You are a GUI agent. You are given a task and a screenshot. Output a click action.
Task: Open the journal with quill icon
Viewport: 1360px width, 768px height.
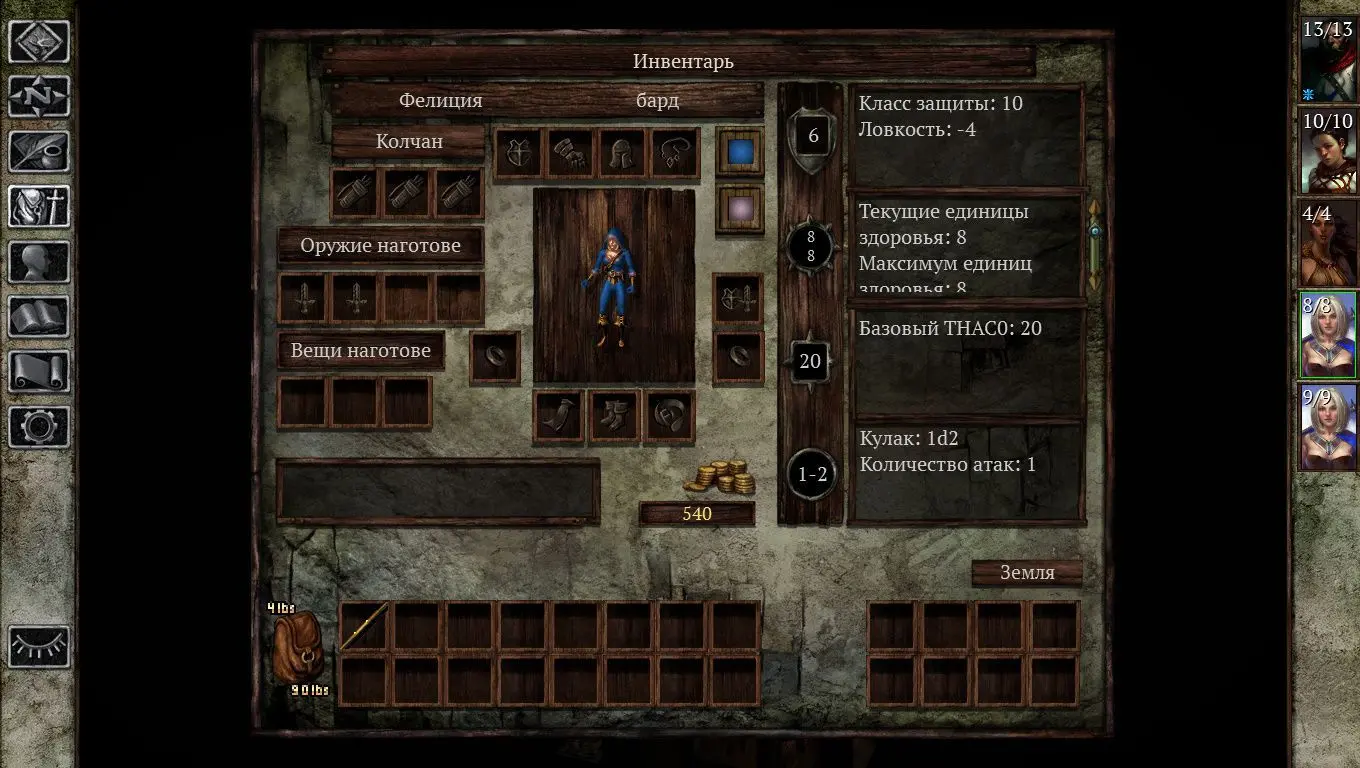point(39,152)
